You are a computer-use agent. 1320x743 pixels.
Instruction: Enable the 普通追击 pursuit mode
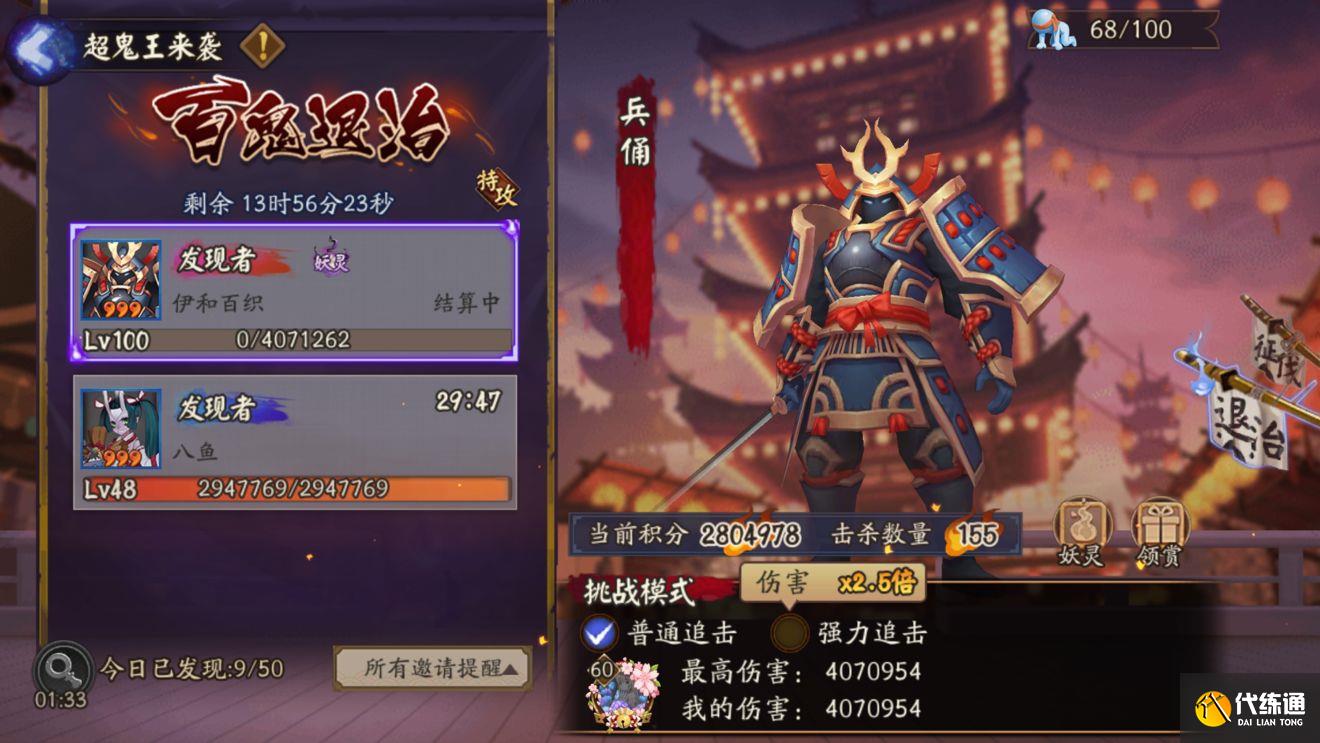599,634
